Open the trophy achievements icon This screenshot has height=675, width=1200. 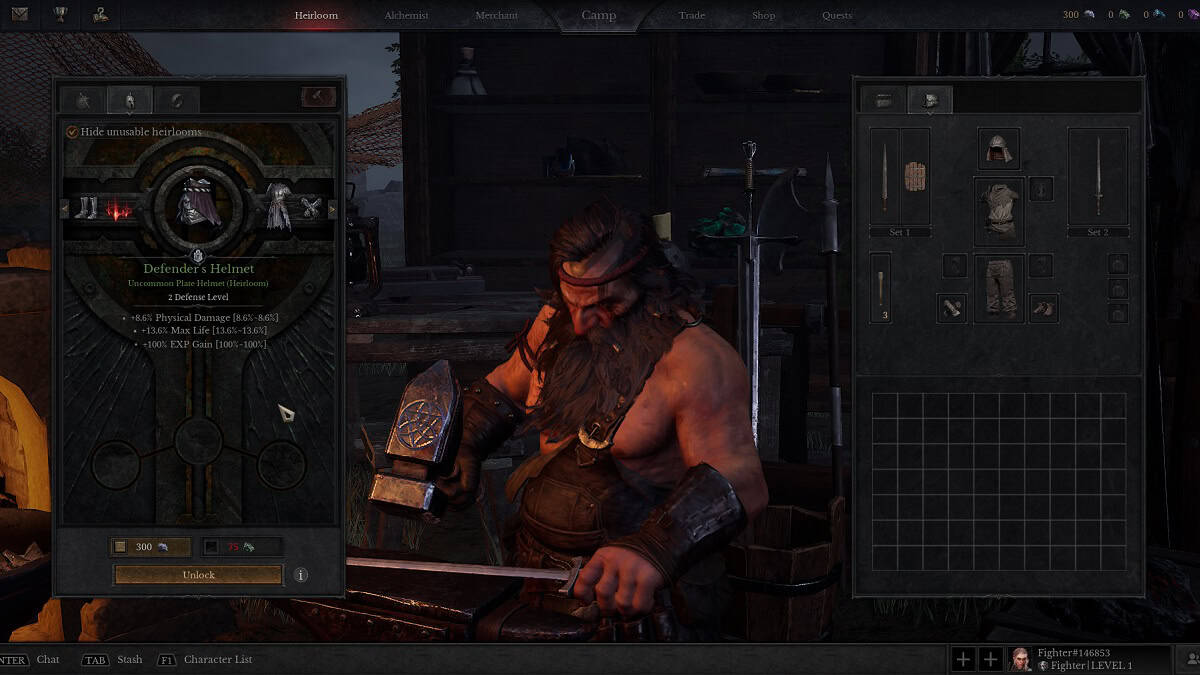point(60,14)
